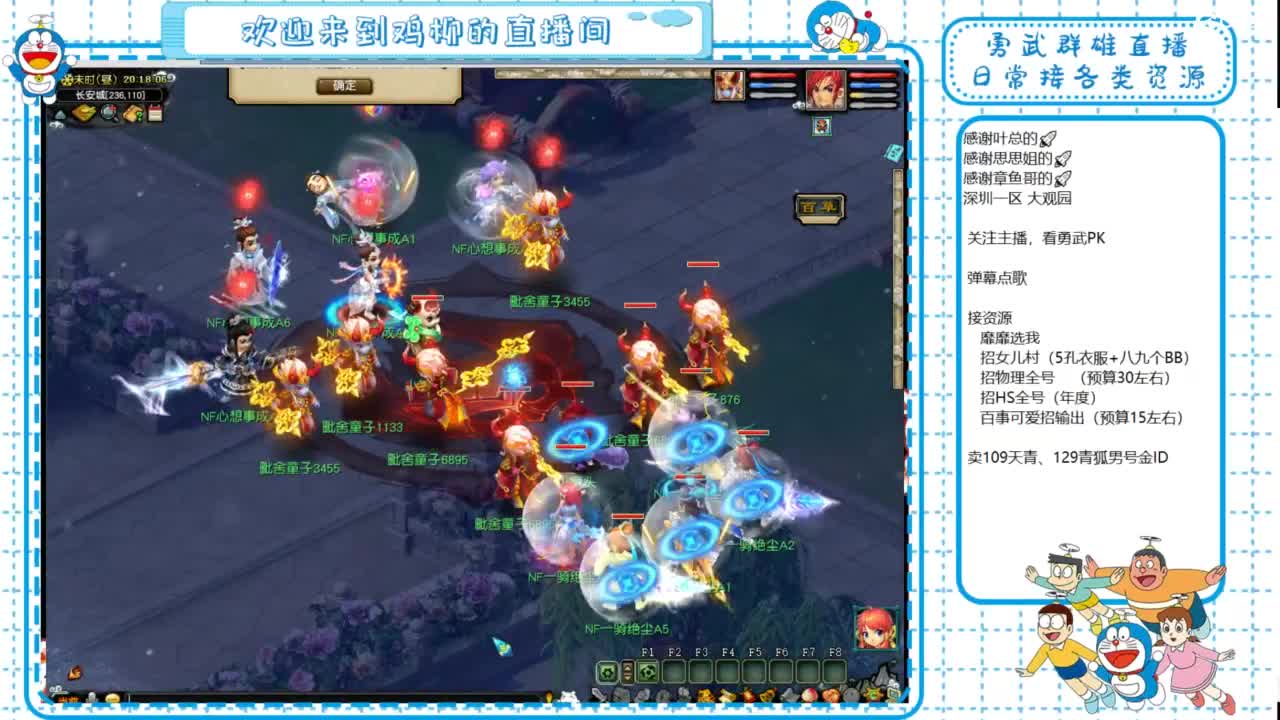Open the smiley emote icon in the chat bar

[112, 697]
